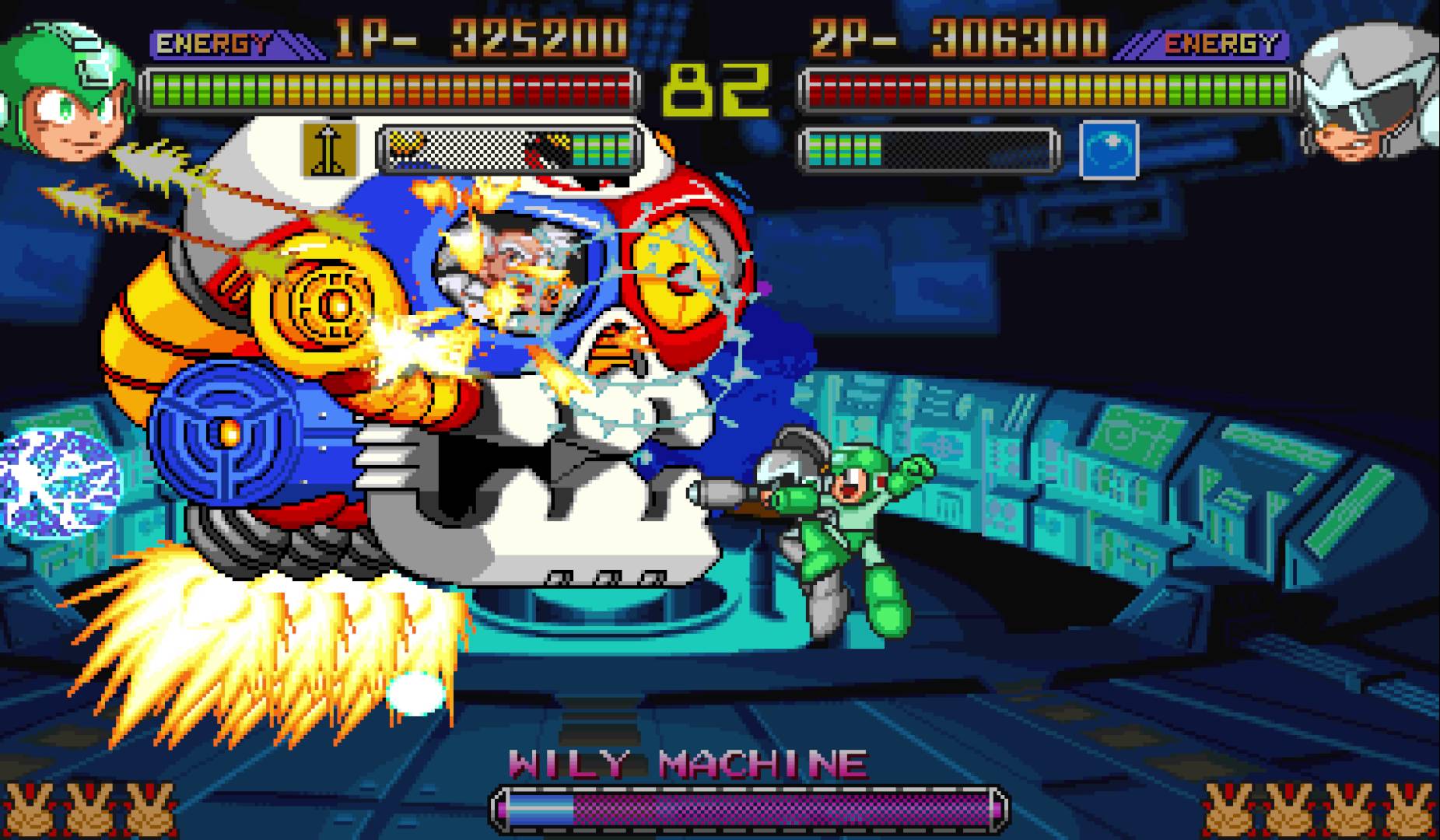1440x840 pixels.
Task: Select player two's blue orb weapon icon
Action: [x=1109, y=149]
